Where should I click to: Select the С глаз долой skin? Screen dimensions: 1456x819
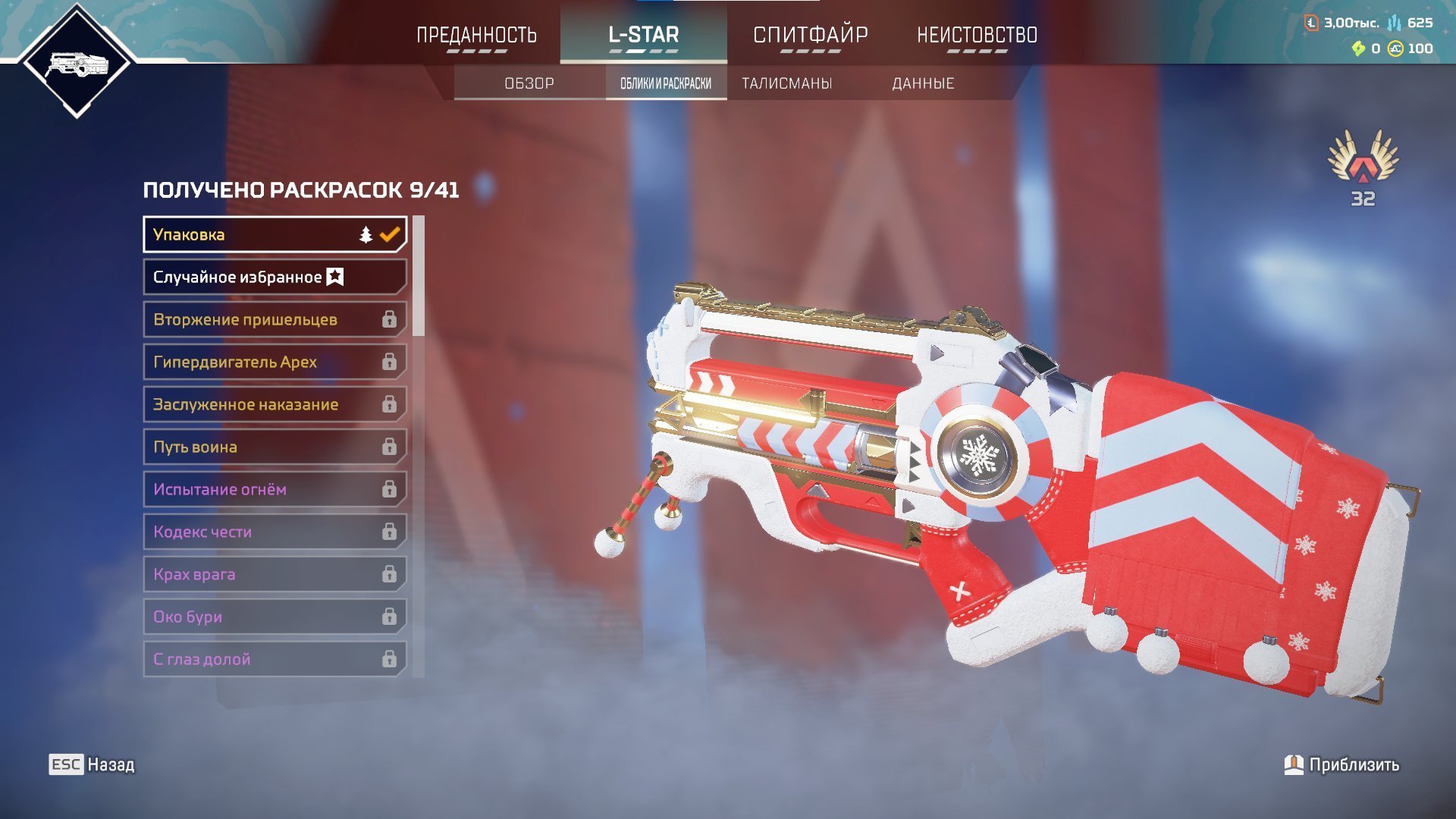click(x=275, y=659)
